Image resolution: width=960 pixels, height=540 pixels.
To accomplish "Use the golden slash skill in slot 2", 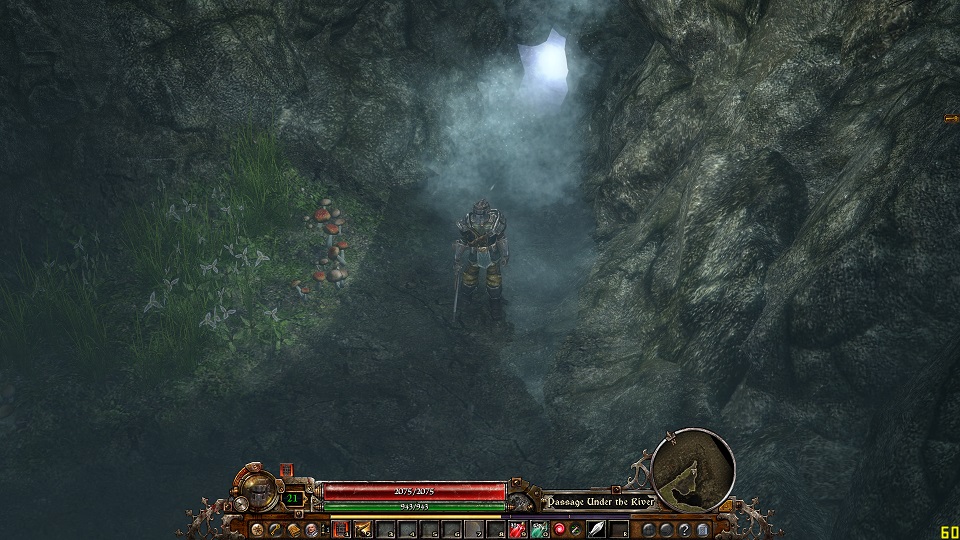I will point(362,529).
